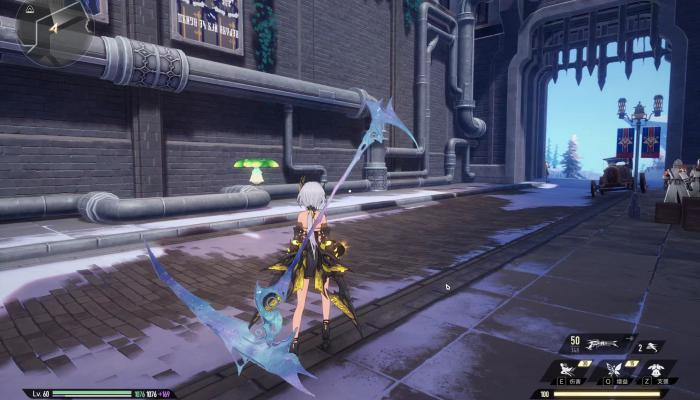The image size is (700, 400).
Task: Activate the butterfly-shaped skill icon
Action: coord(615,371)
